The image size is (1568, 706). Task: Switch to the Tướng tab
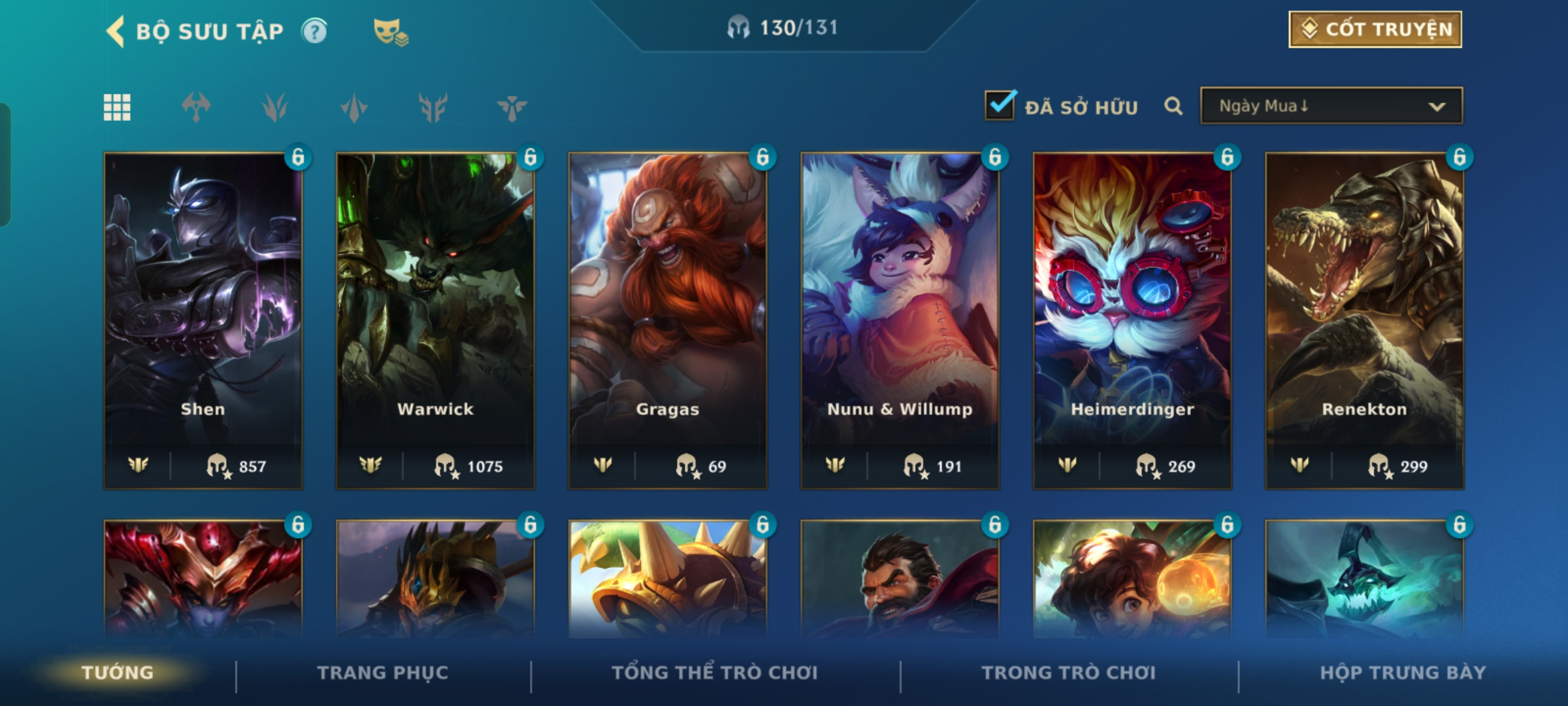118,673
